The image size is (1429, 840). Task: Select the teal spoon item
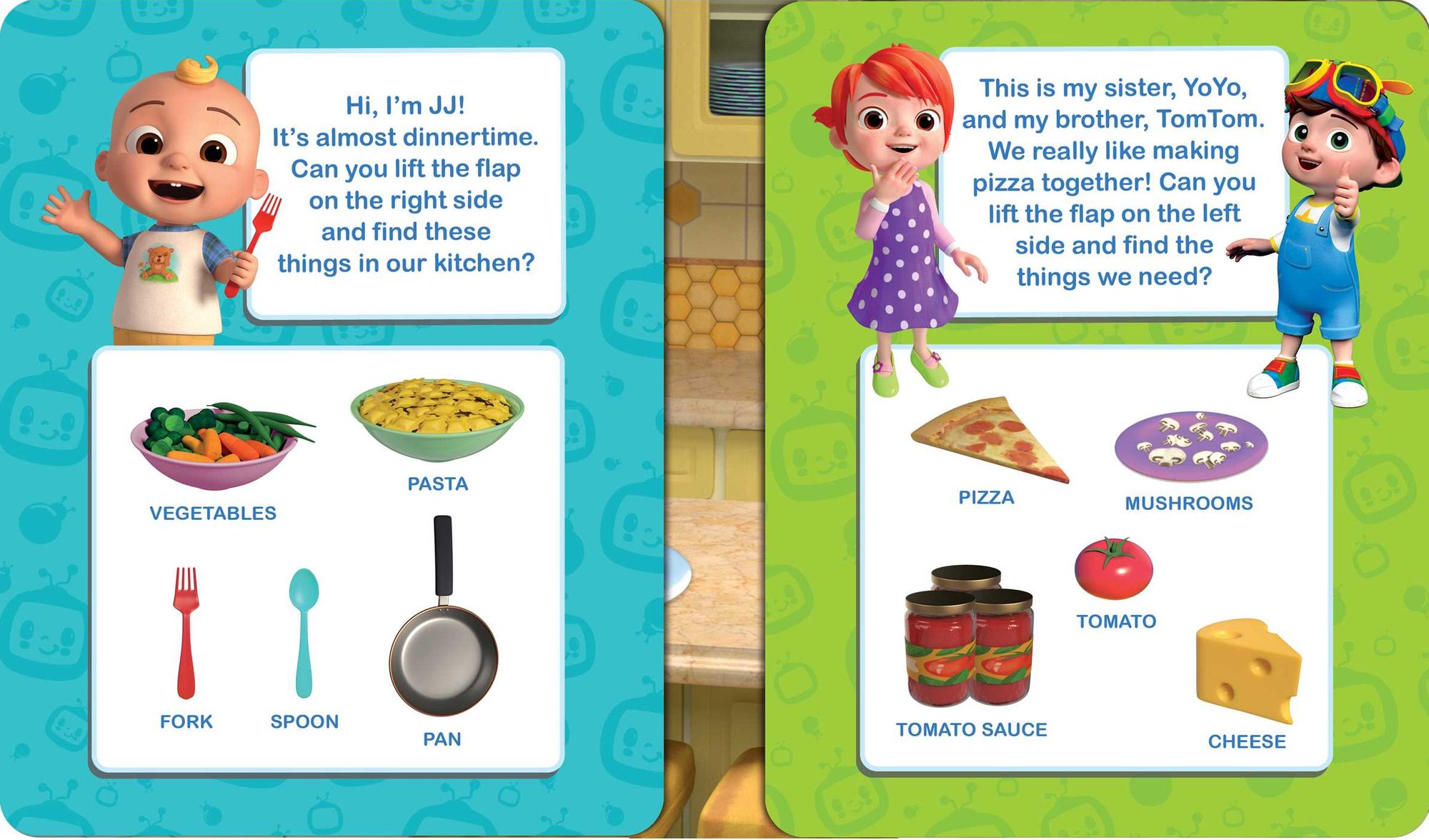coord(304,629)
